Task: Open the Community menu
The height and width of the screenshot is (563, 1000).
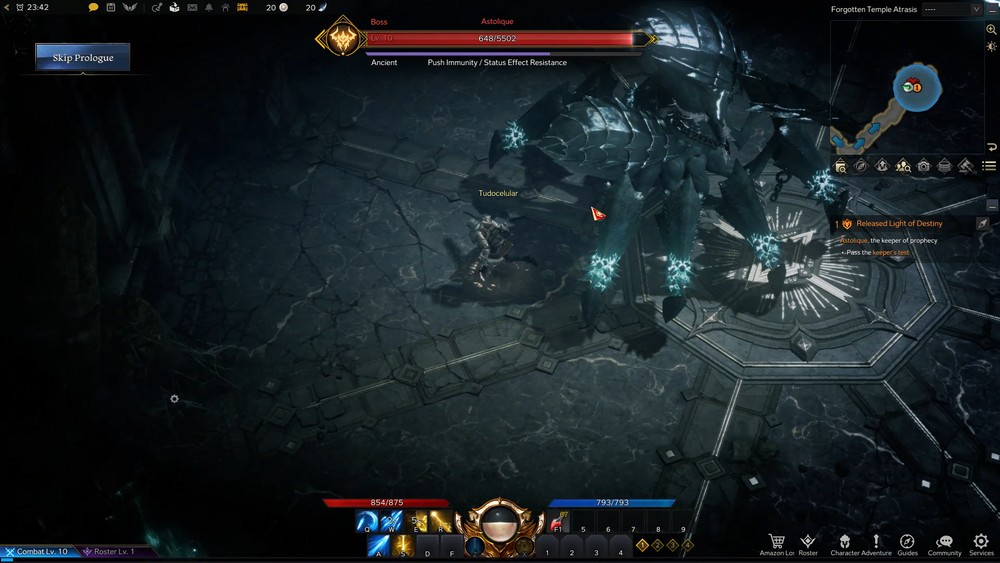Action: click(944, 541)
